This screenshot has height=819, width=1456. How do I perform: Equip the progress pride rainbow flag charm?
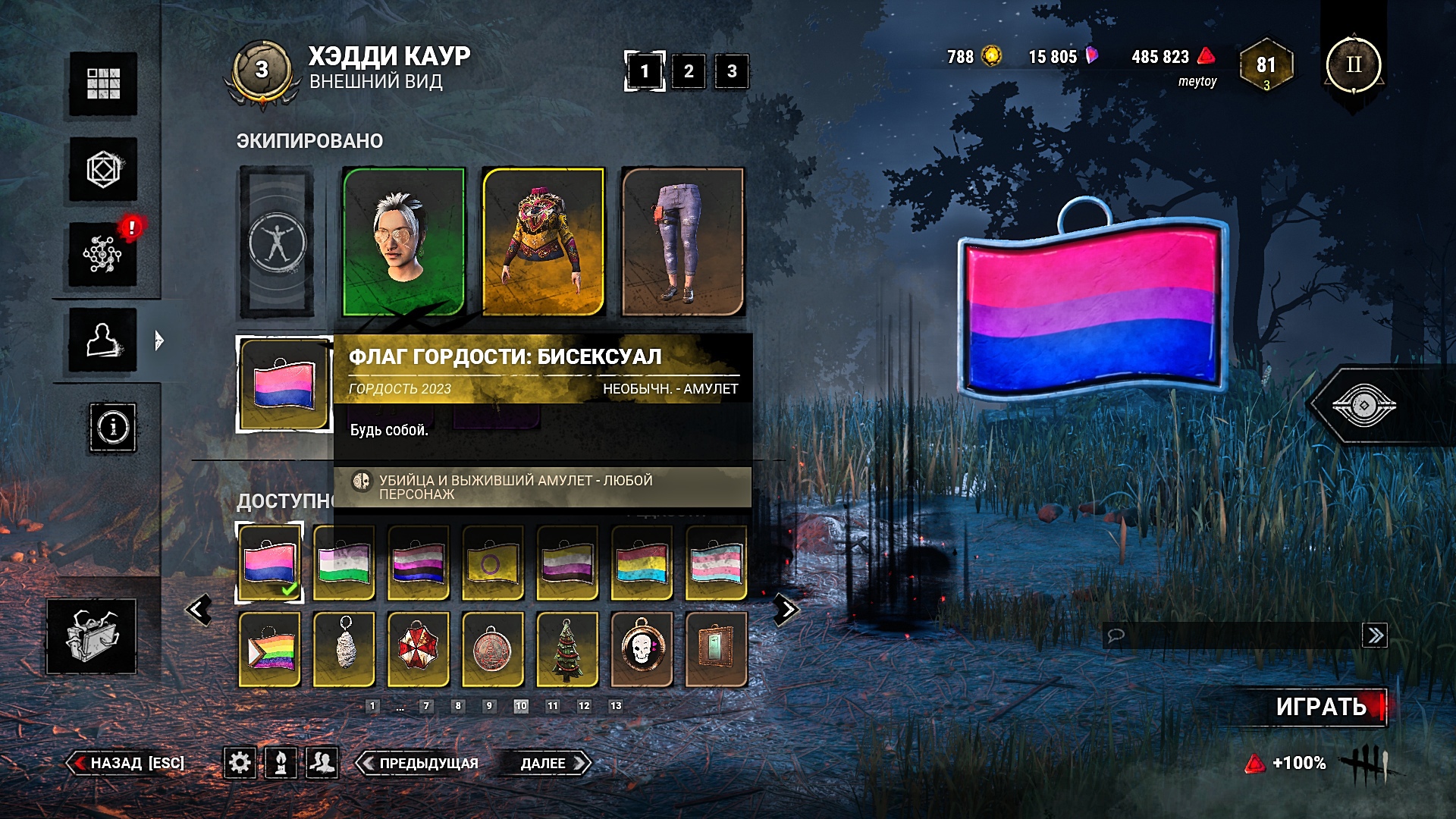[270, 650]
